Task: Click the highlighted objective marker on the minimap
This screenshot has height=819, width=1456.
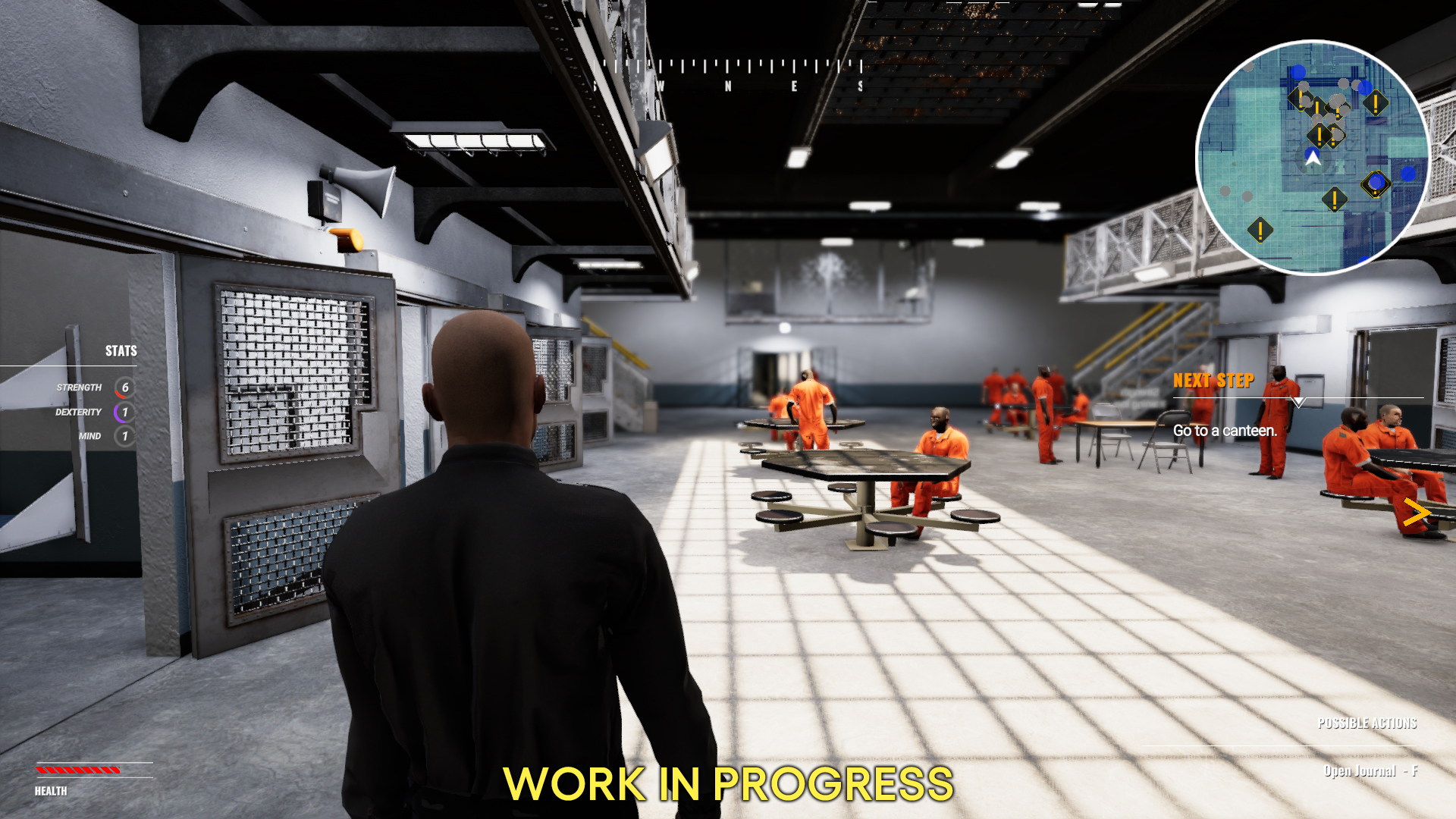Action: (1376, 183)
